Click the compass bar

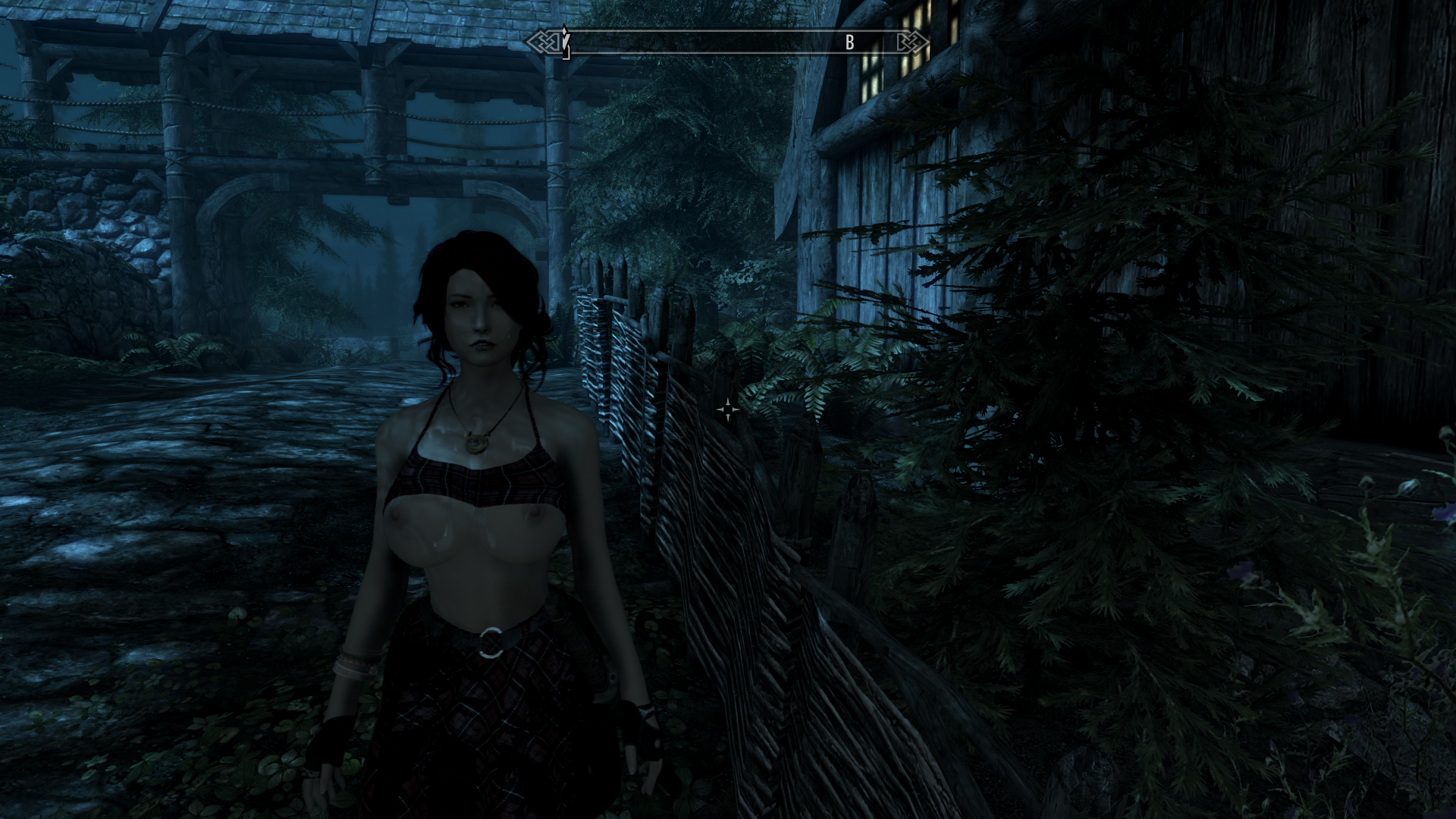(728, 42)
